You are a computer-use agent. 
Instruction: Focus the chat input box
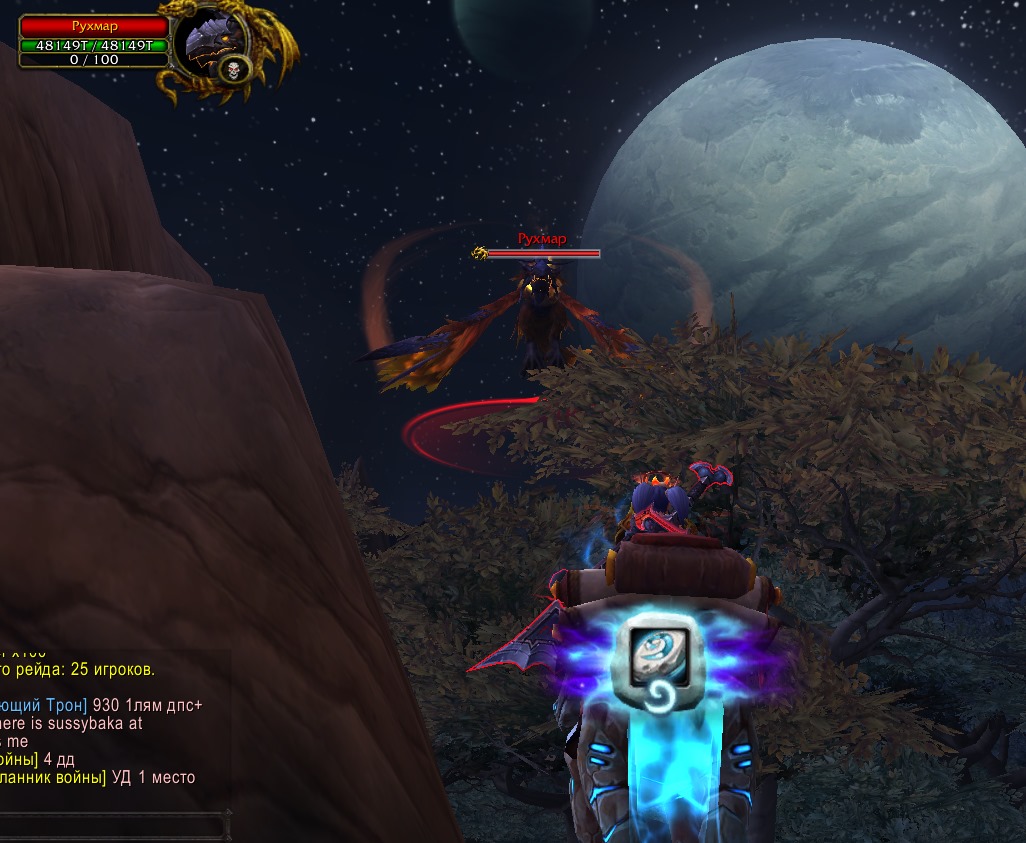110,826
